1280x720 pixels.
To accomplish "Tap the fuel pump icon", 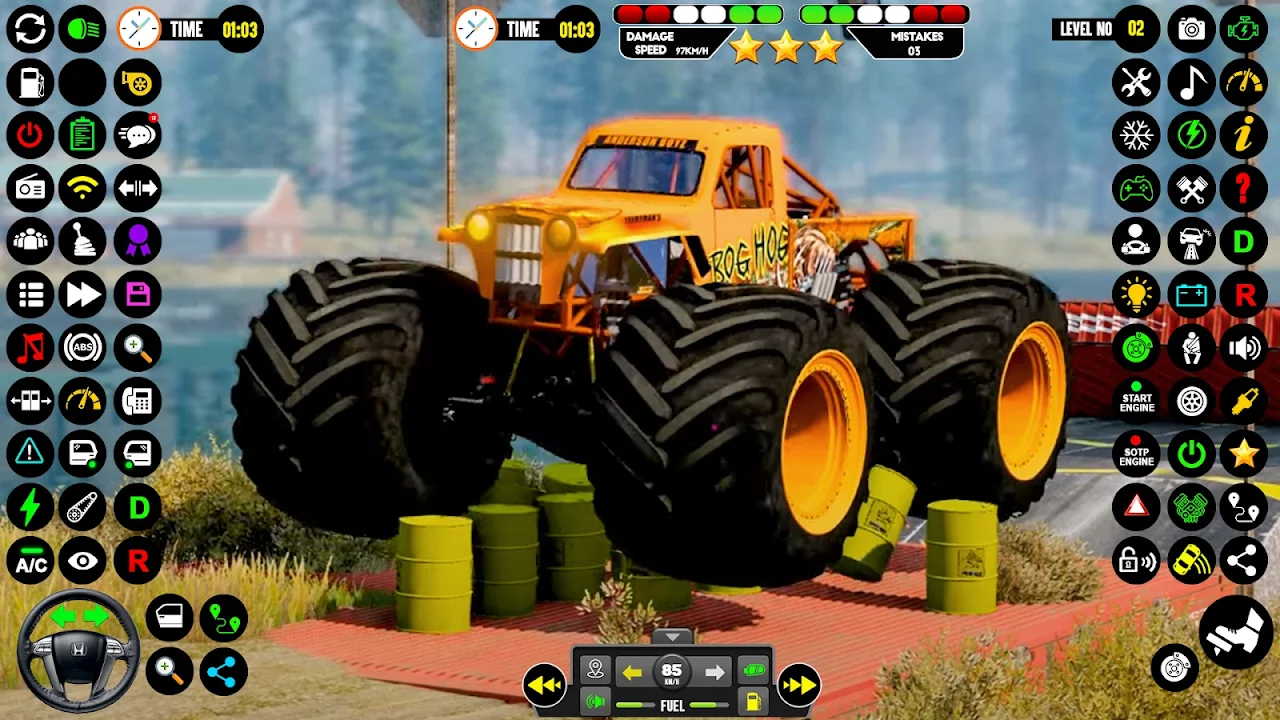I will 30,82.
